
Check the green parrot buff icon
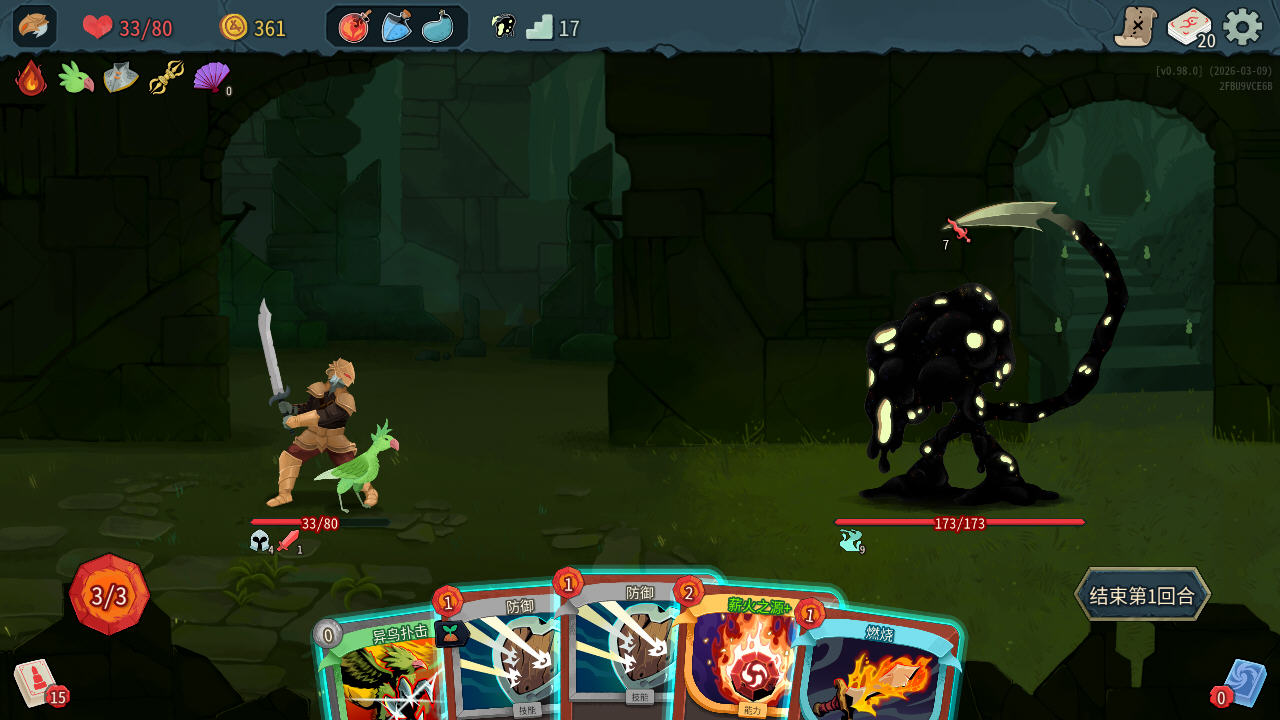pos(75,78)
